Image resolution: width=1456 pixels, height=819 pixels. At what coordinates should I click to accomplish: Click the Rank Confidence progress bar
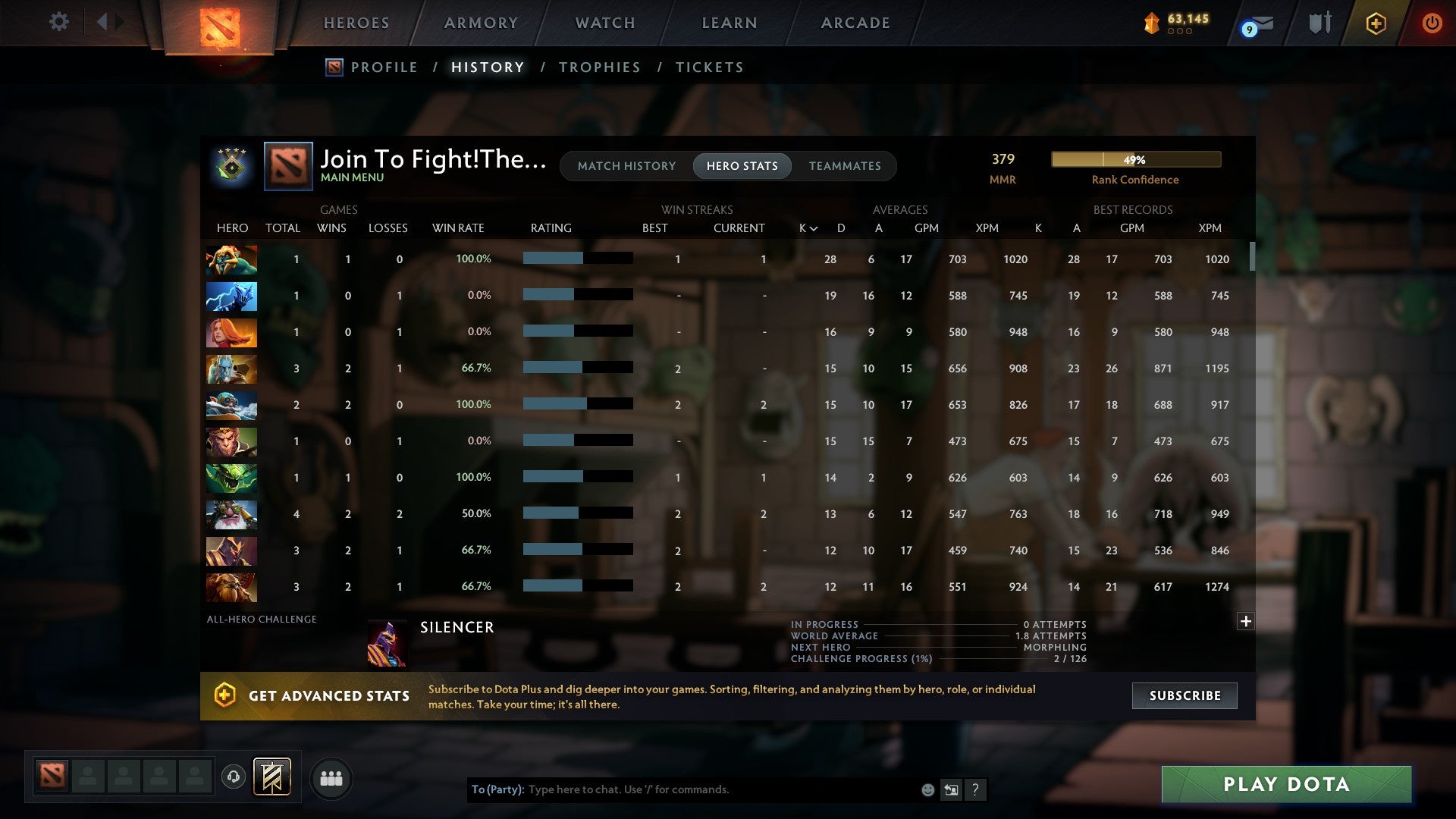click(1135, 159)
